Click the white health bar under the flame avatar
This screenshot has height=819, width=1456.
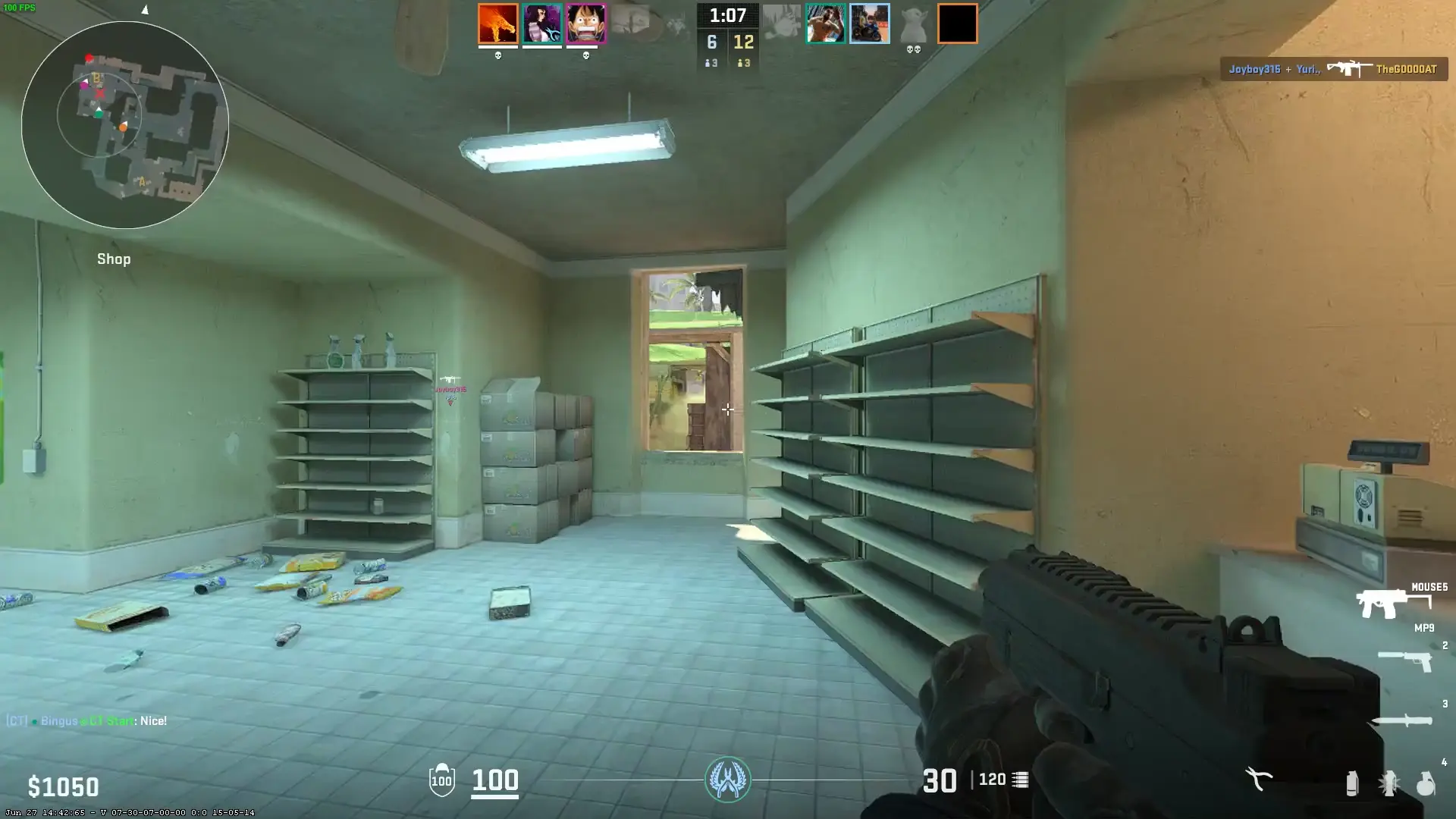tap(498, 47)
